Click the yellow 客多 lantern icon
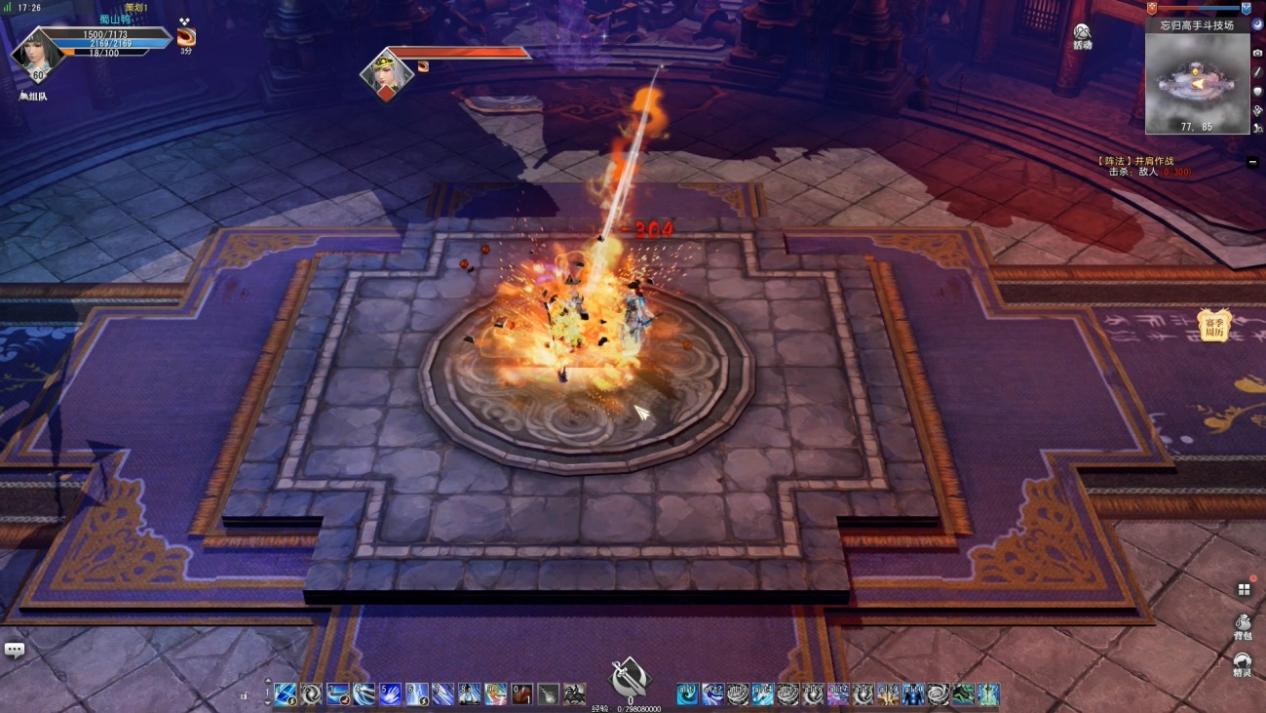Viewport: 1266px width, 713px height. pos(1214,325)
